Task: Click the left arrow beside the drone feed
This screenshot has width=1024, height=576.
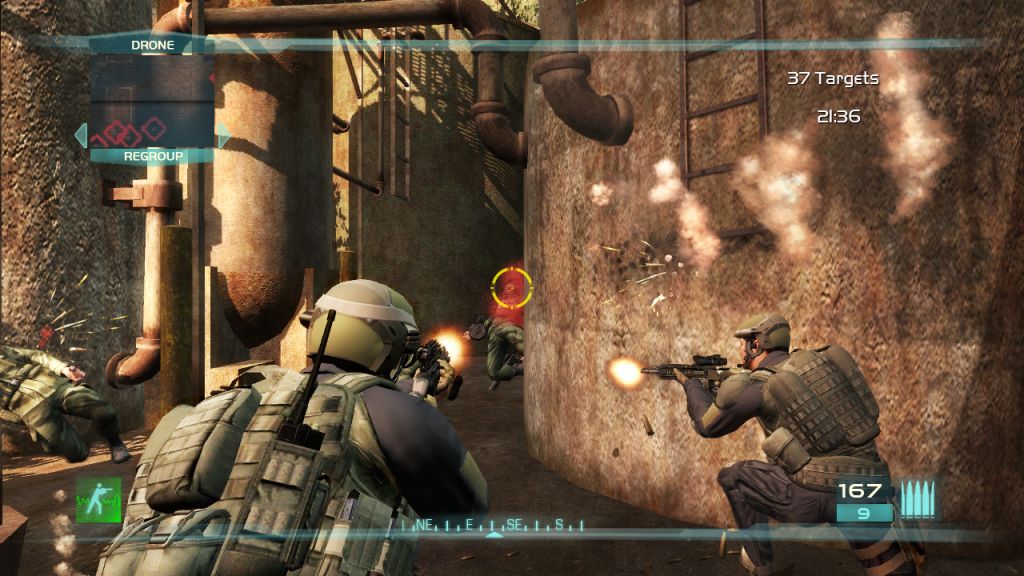Action: [x=80, y=134]
